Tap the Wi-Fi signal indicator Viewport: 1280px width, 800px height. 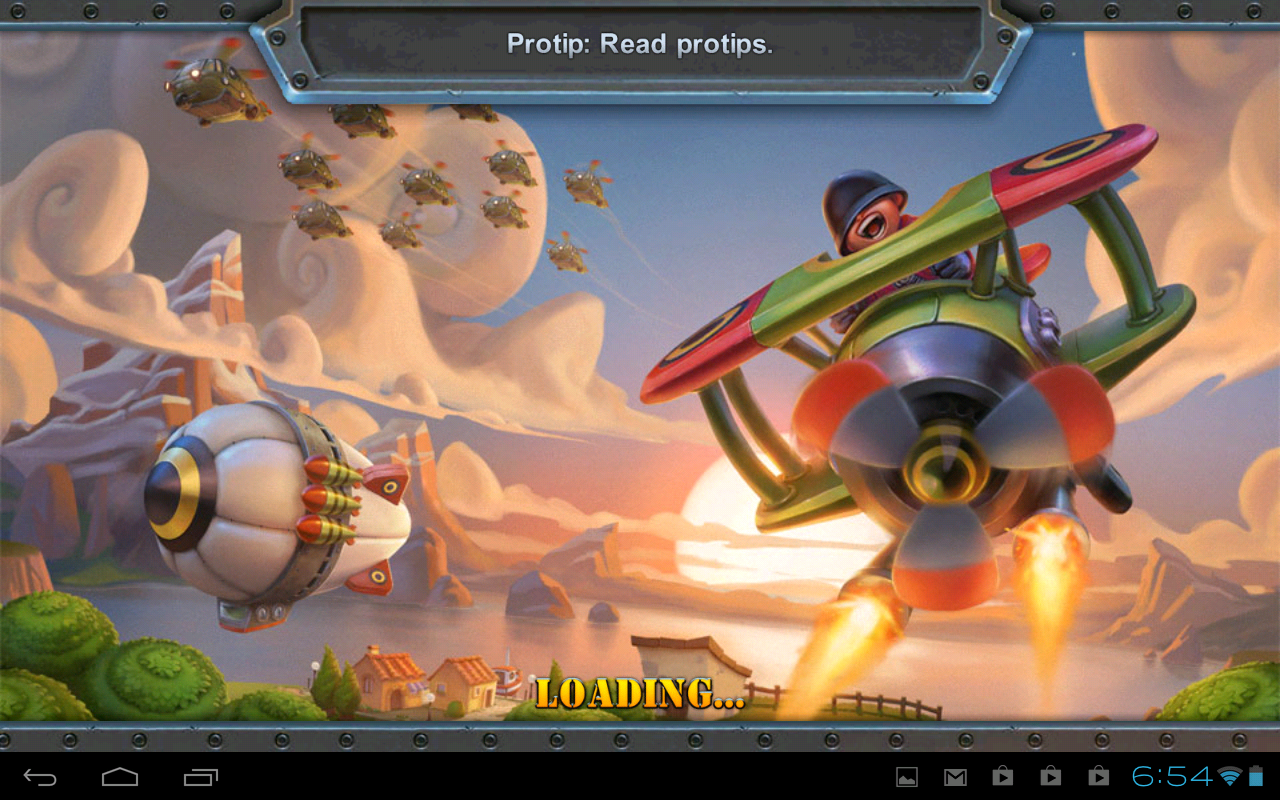pos(1229,777)
